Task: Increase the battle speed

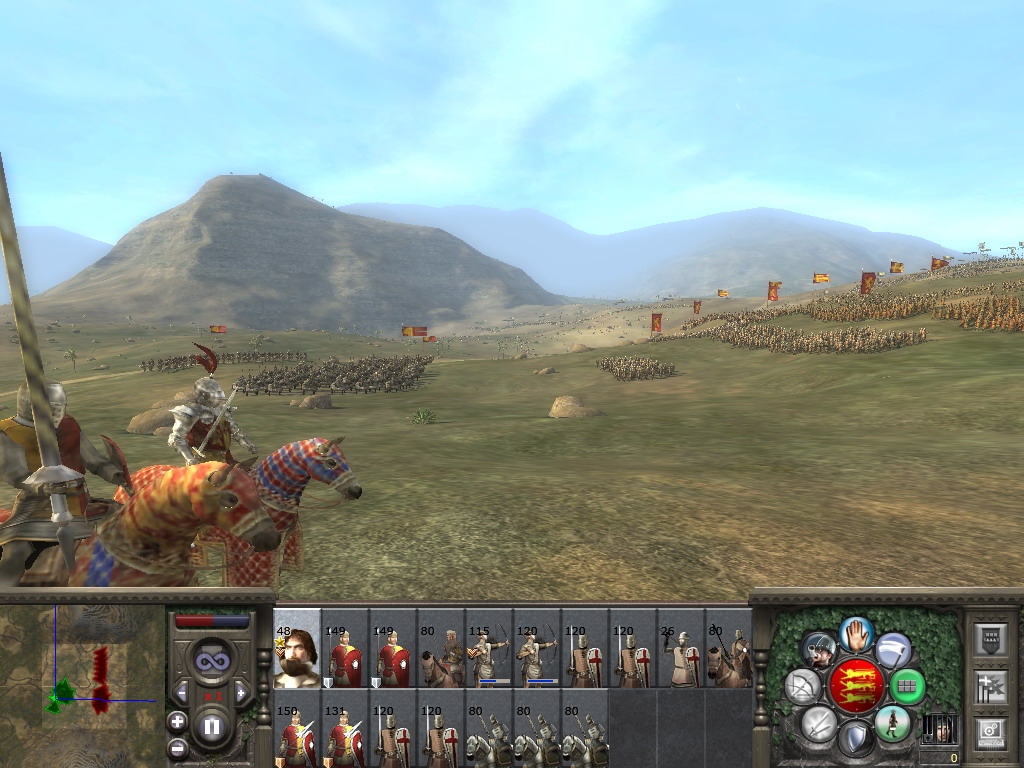Action: 243,692
